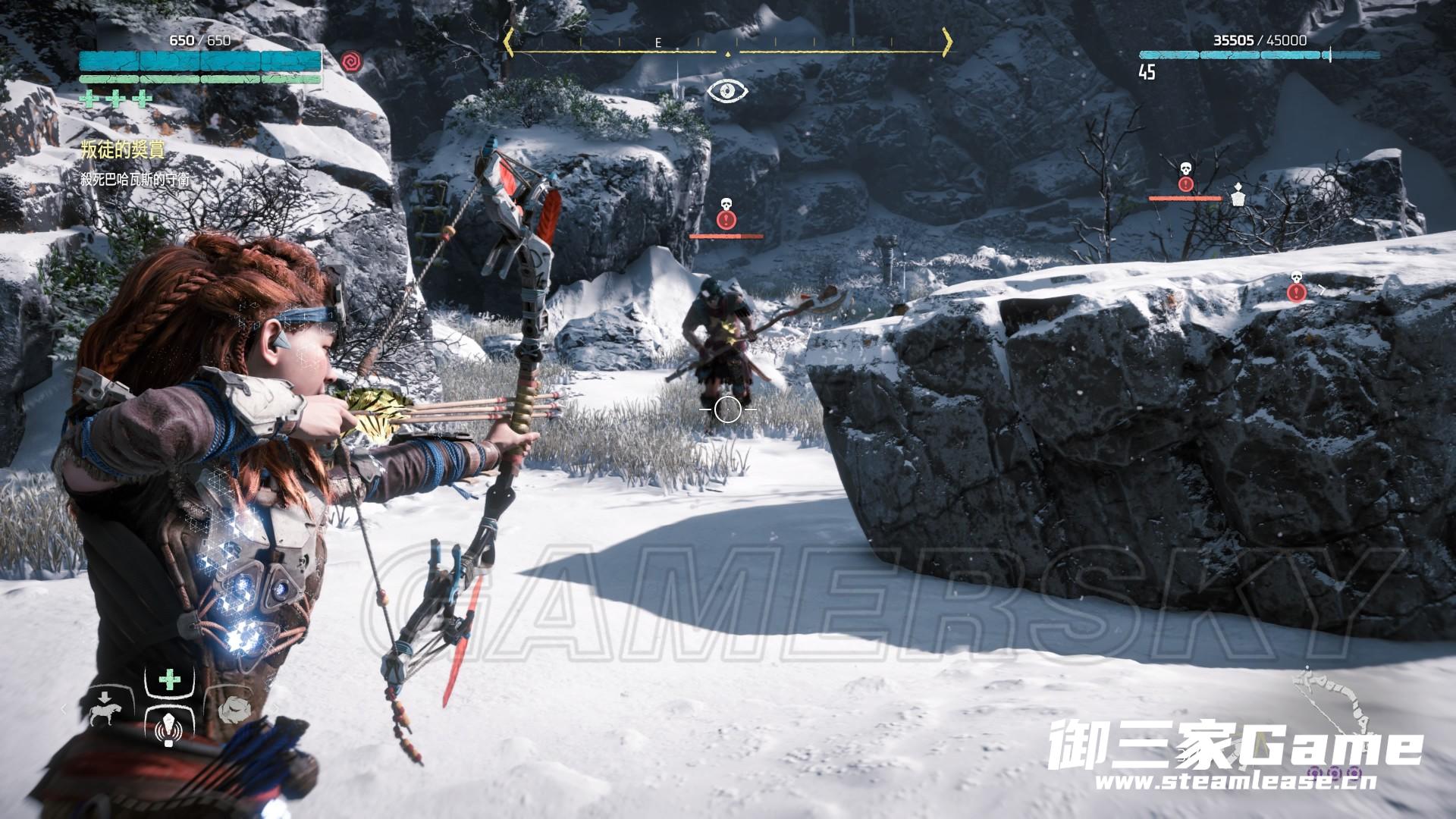Use the green cross healing item
This screenshot has width=1456, height=819.
click(169, 681)
